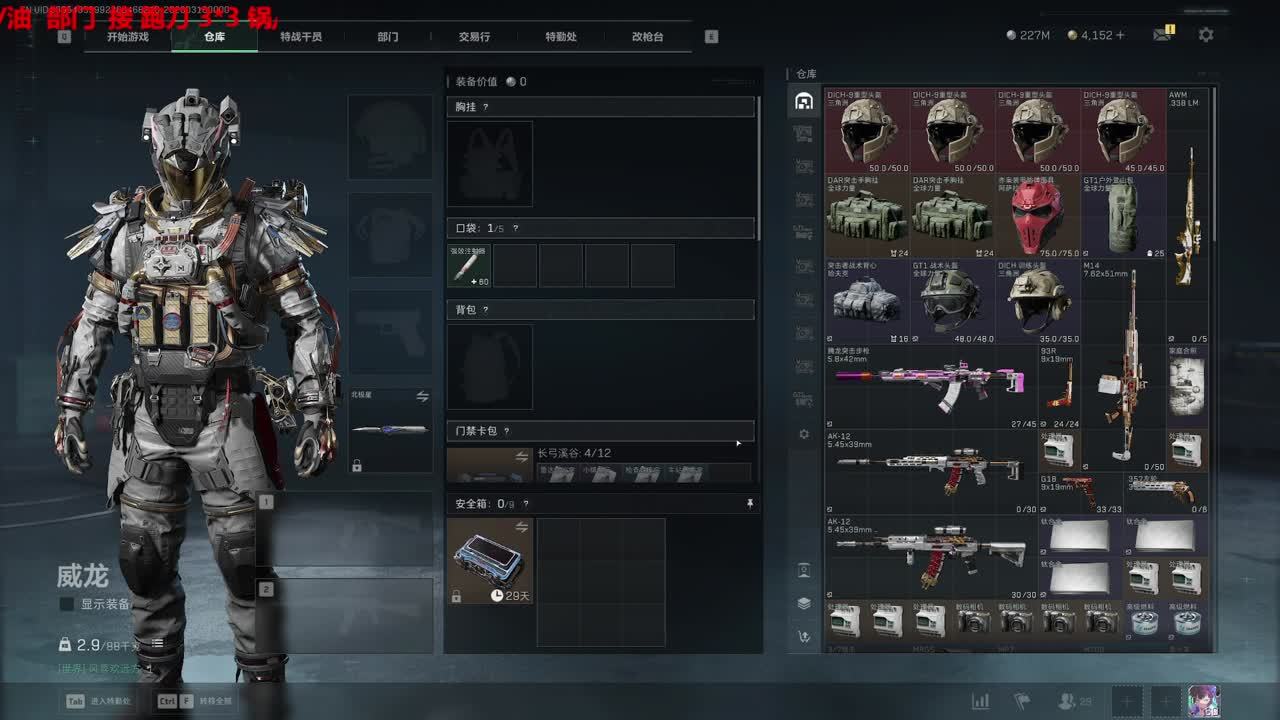Viewport: 1280px width, 720px height.
Task: Select the G18 pistol in stash
Action: click(x=1079, y=492)
